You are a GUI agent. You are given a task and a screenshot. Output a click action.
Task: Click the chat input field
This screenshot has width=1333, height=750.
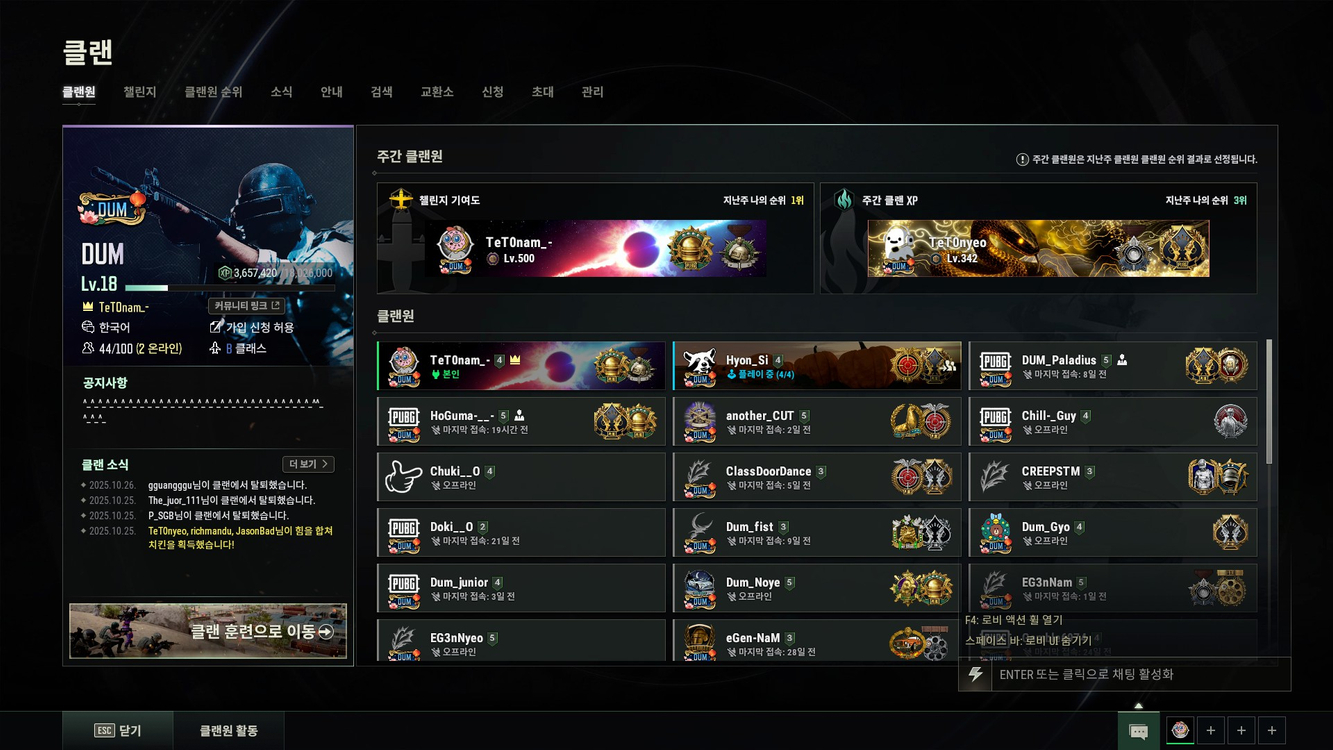1140,675
